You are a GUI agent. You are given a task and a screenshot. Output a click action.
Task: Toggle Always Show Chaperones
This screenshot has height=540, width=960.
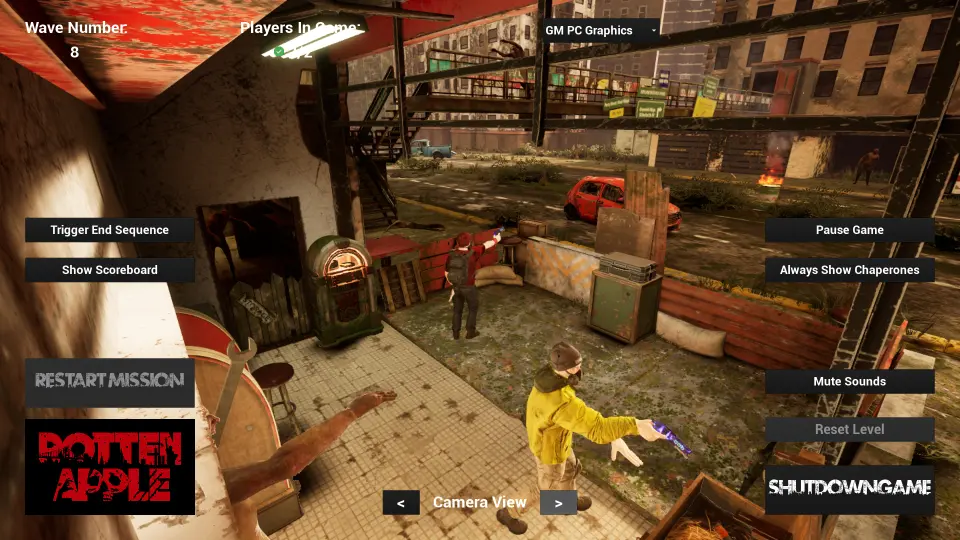point(849,270)
